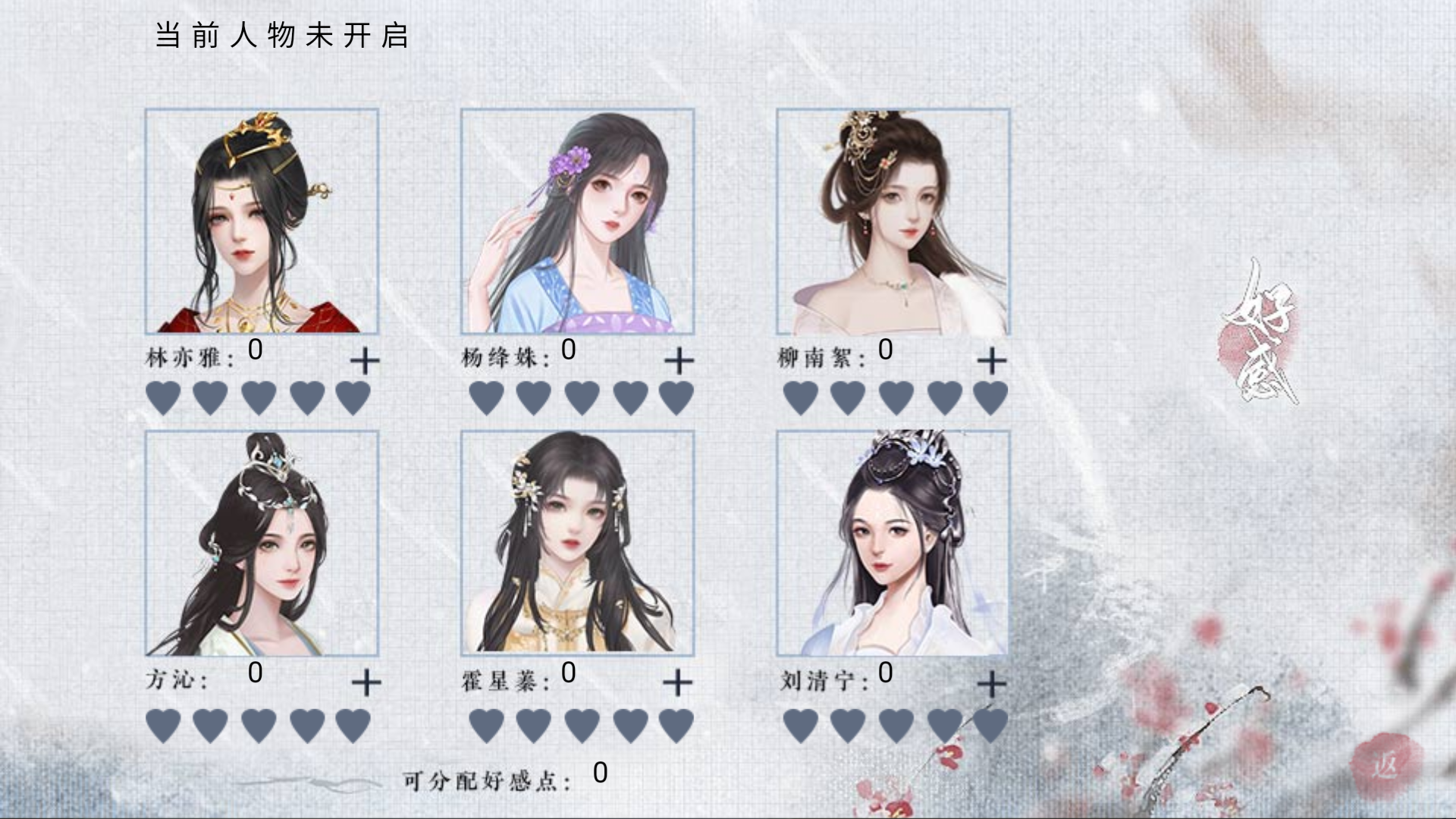
Task: Choose 刘清宁's portrait in white robe
Action: pos(893,543)
